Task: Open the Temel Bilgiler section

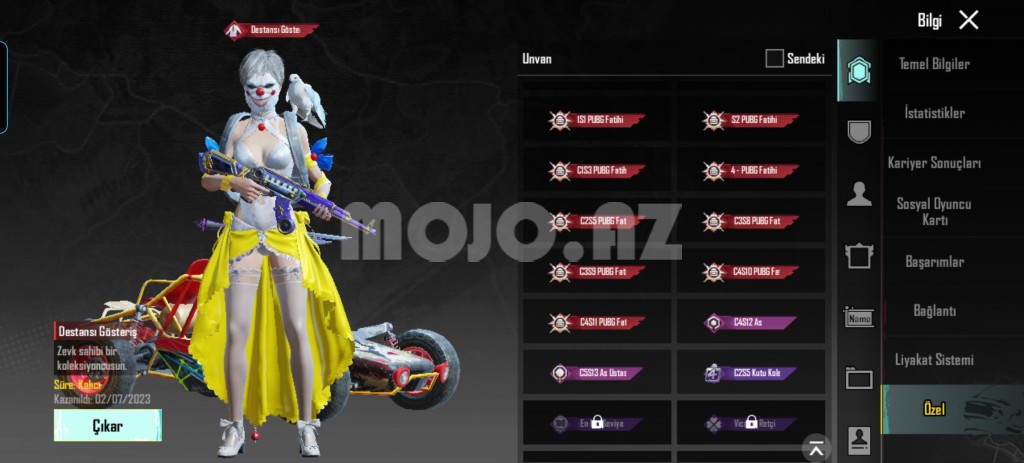Action: tap(934, 64)
